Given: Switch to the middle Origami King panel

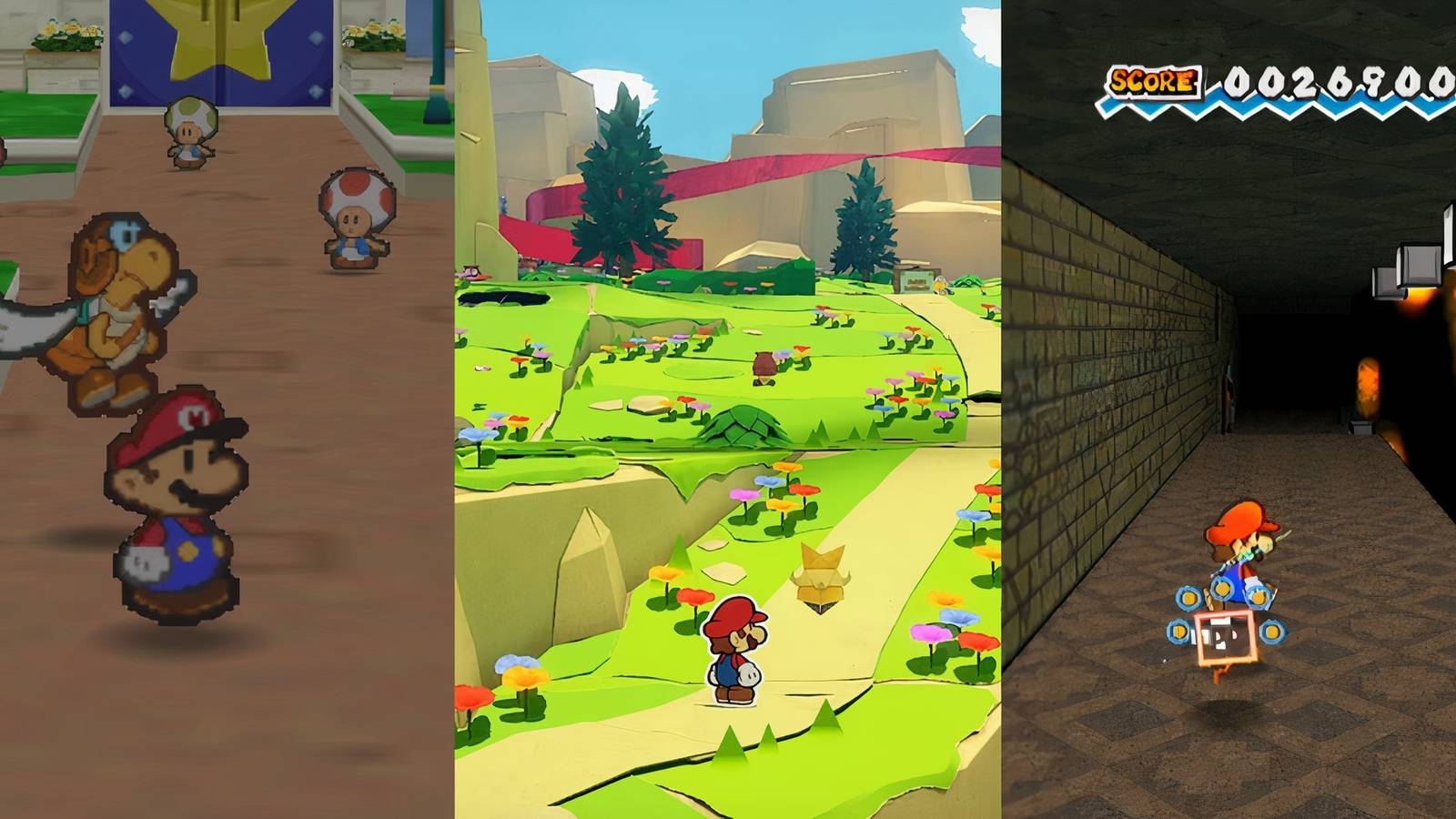Looking at the screenshot, I should click(x=728, y=409).
